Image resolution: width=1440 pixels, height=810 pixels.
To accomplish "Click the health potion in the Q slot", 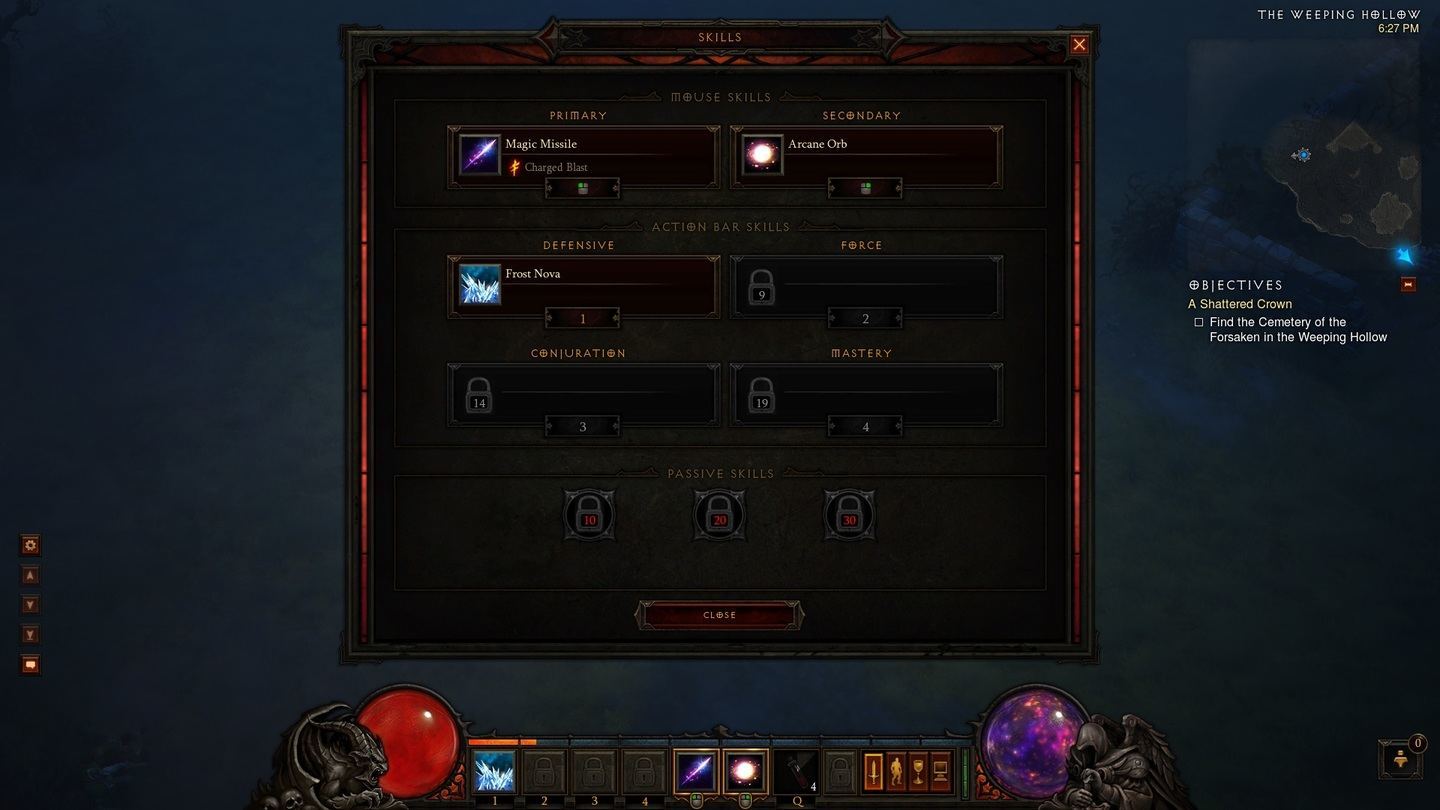I will (796, 770).
